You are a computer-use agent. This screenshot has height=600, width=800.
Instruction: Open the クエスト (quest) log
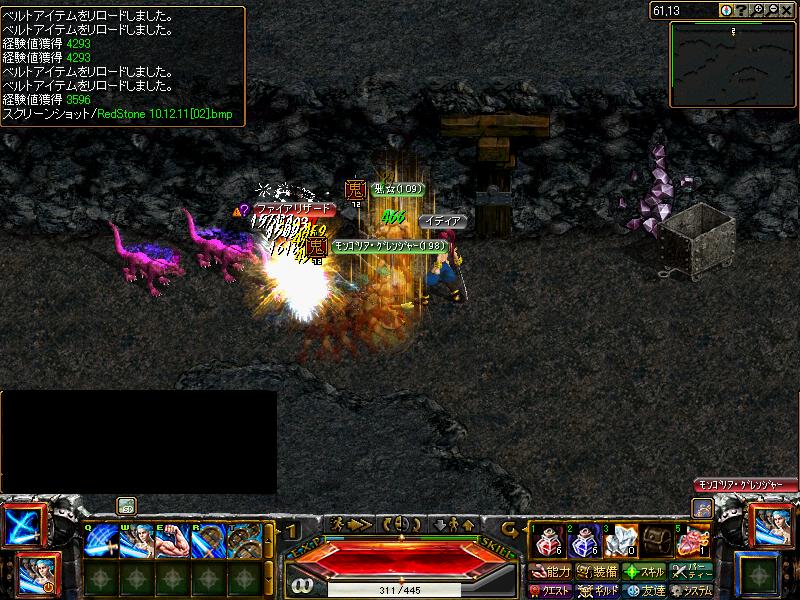[550, 591]
